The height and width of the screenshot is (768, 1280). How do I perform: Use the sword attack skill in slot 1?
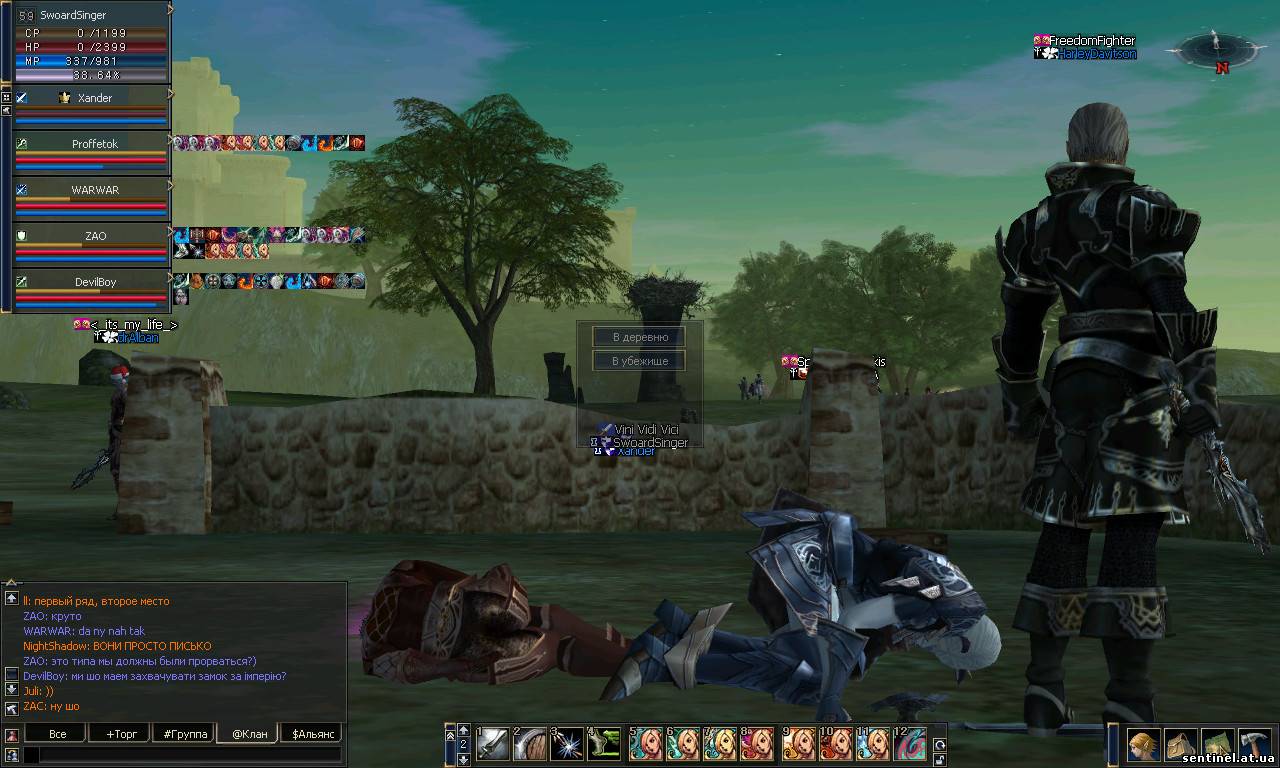[493, 745]
